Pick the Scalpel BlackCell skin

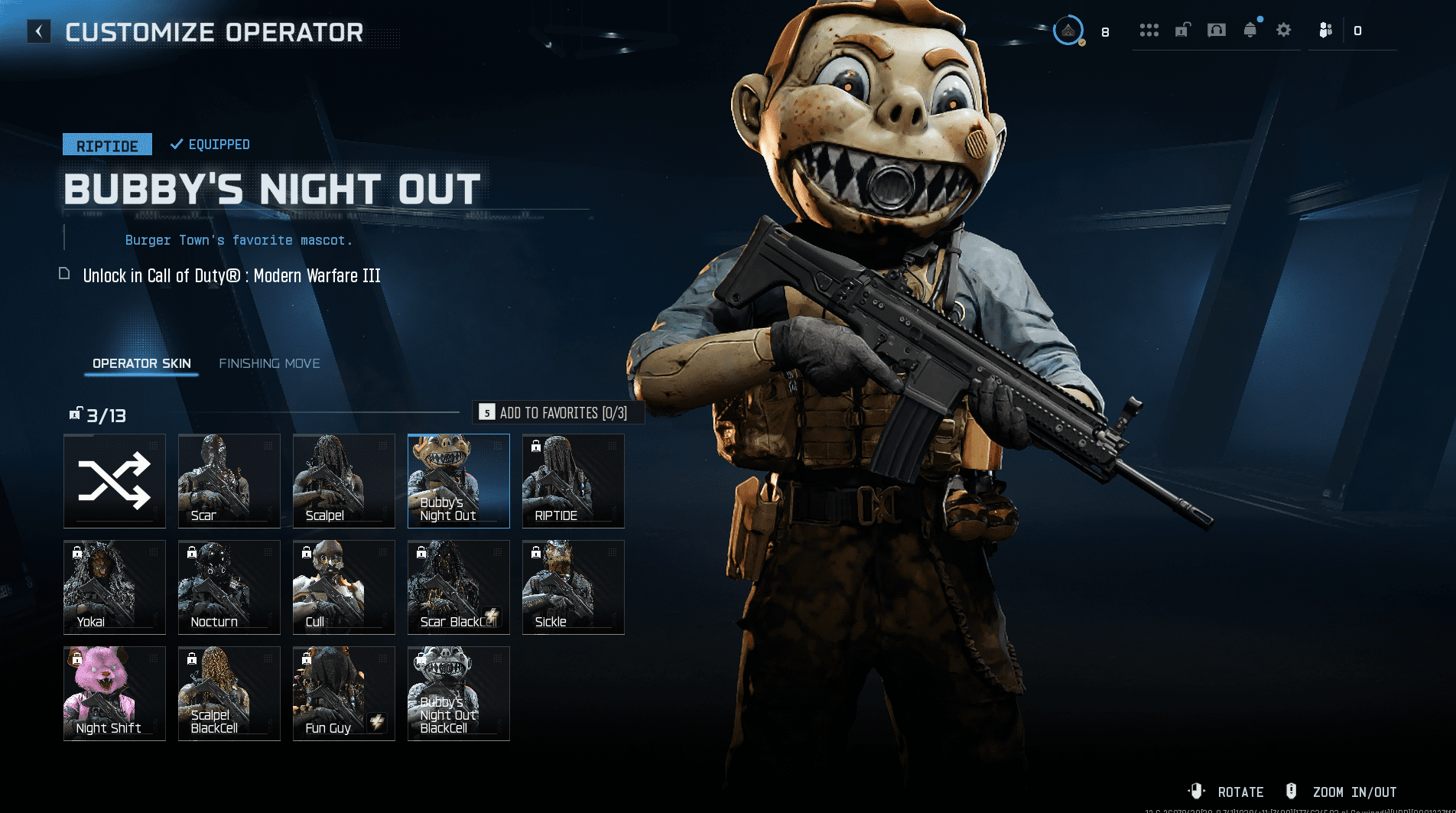pyautogui.click(x=229, y=694)
